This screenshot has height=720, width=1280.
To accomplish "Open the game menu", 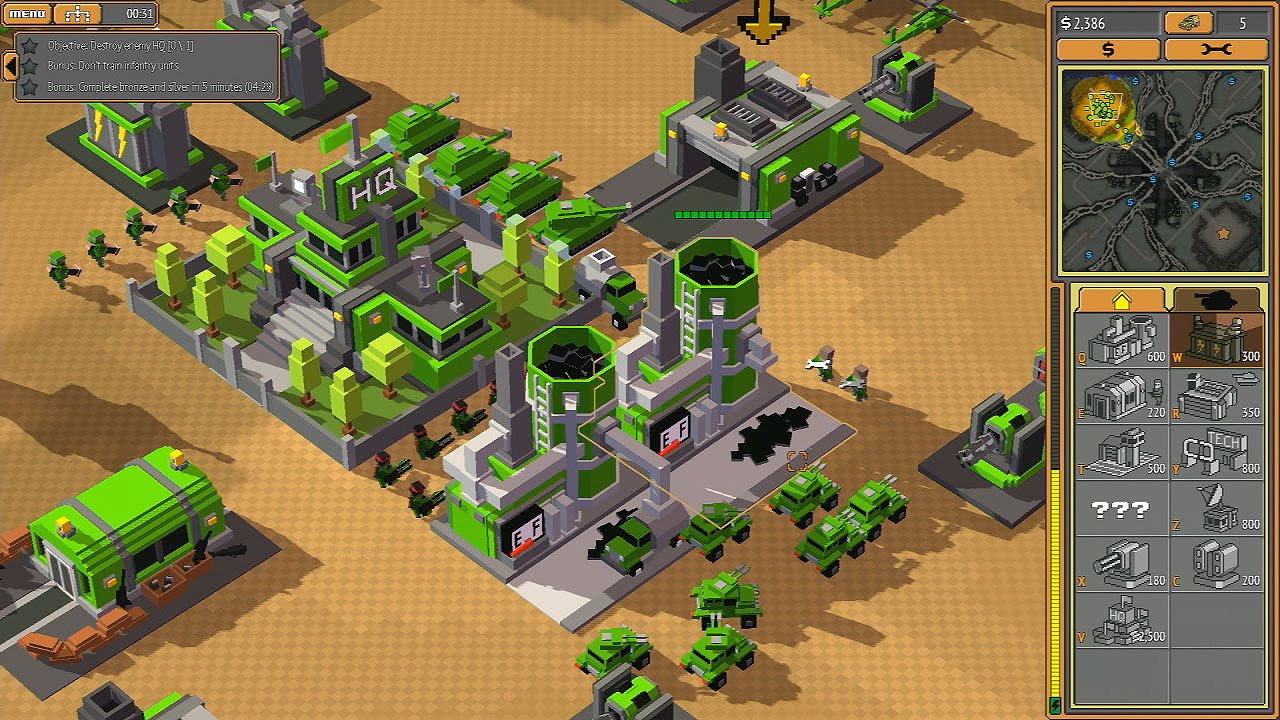I will pos(27,14).
